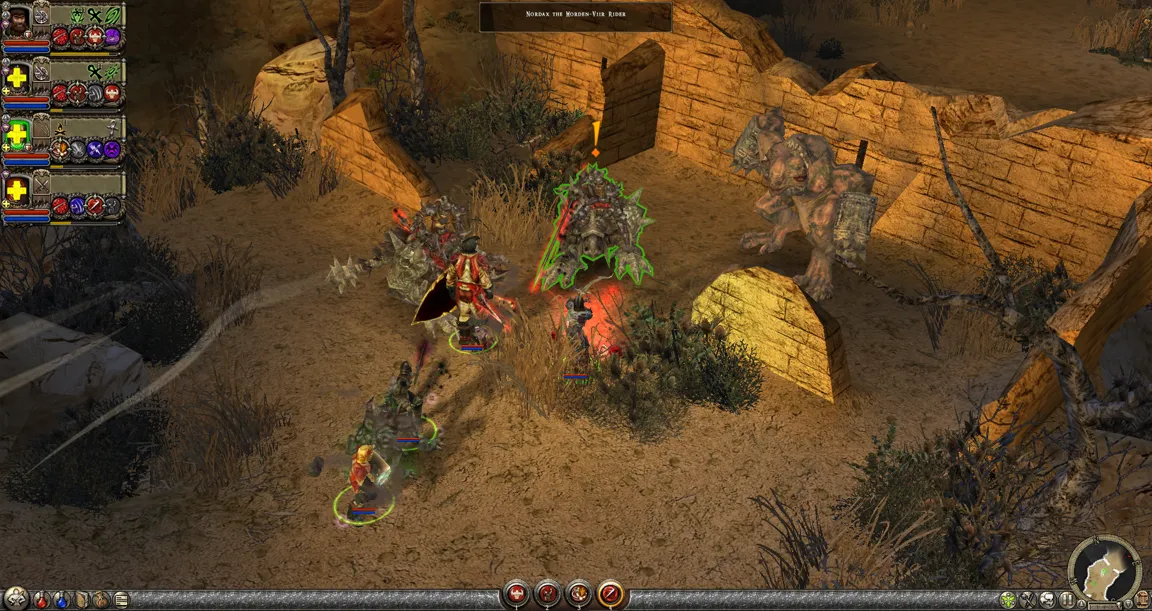This screenshot has height=611, width=1152.
Task: Open the character figure button
Action: (14, 600)
